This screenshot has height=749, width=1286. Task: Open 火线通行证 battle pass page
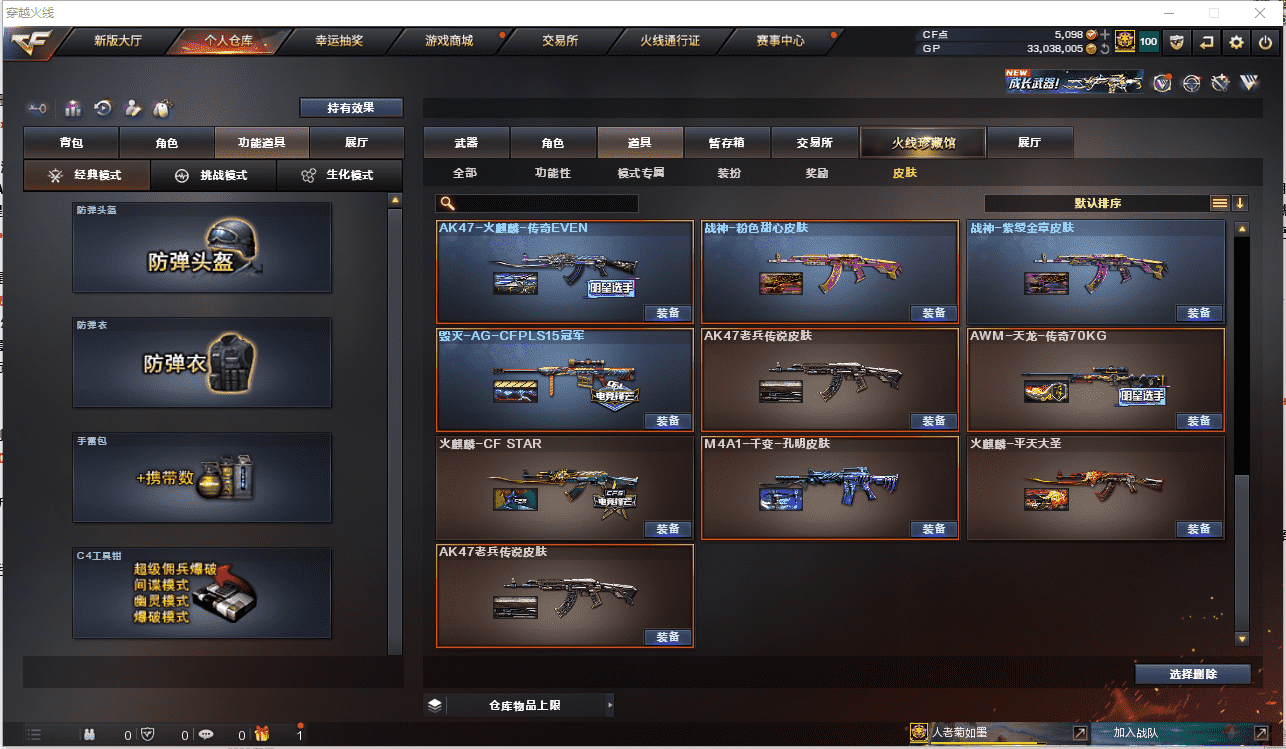670,41
